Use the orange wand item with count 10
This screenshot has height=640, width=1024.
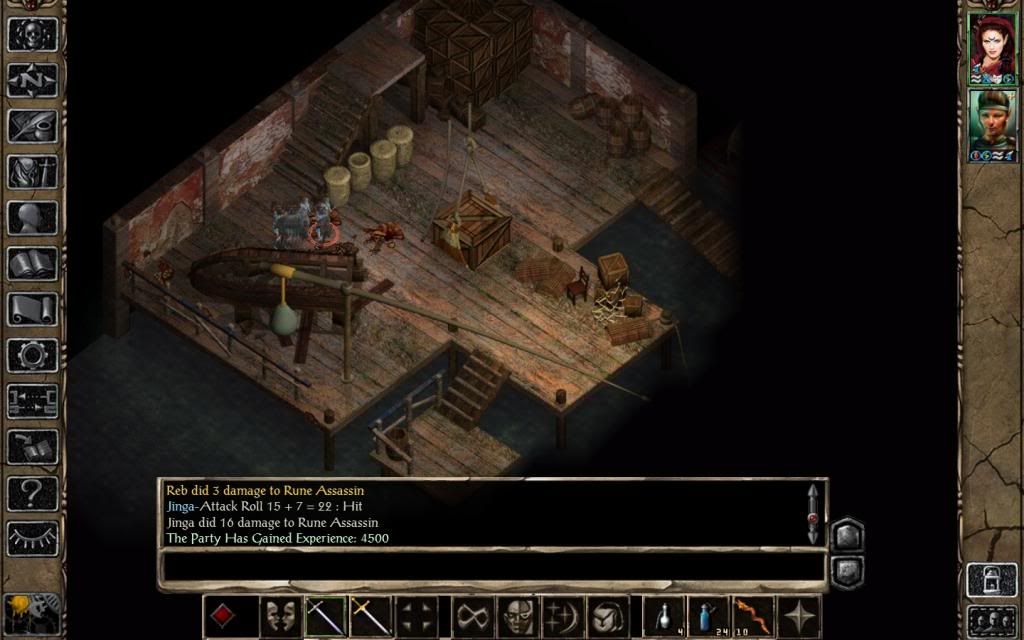point(753,615)
